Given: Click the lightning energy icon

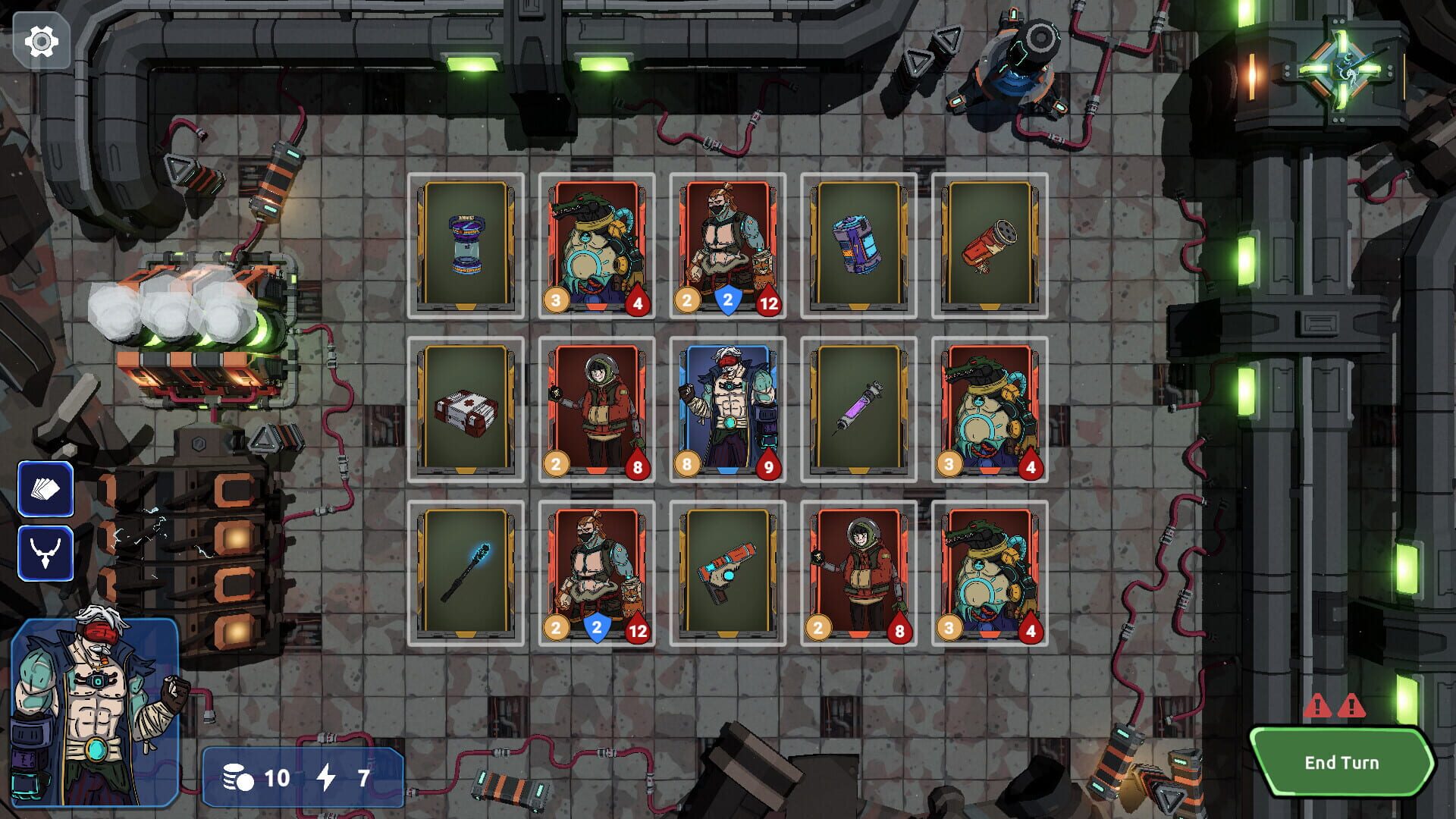Looking at the screenshot, I should coord(328,777).
